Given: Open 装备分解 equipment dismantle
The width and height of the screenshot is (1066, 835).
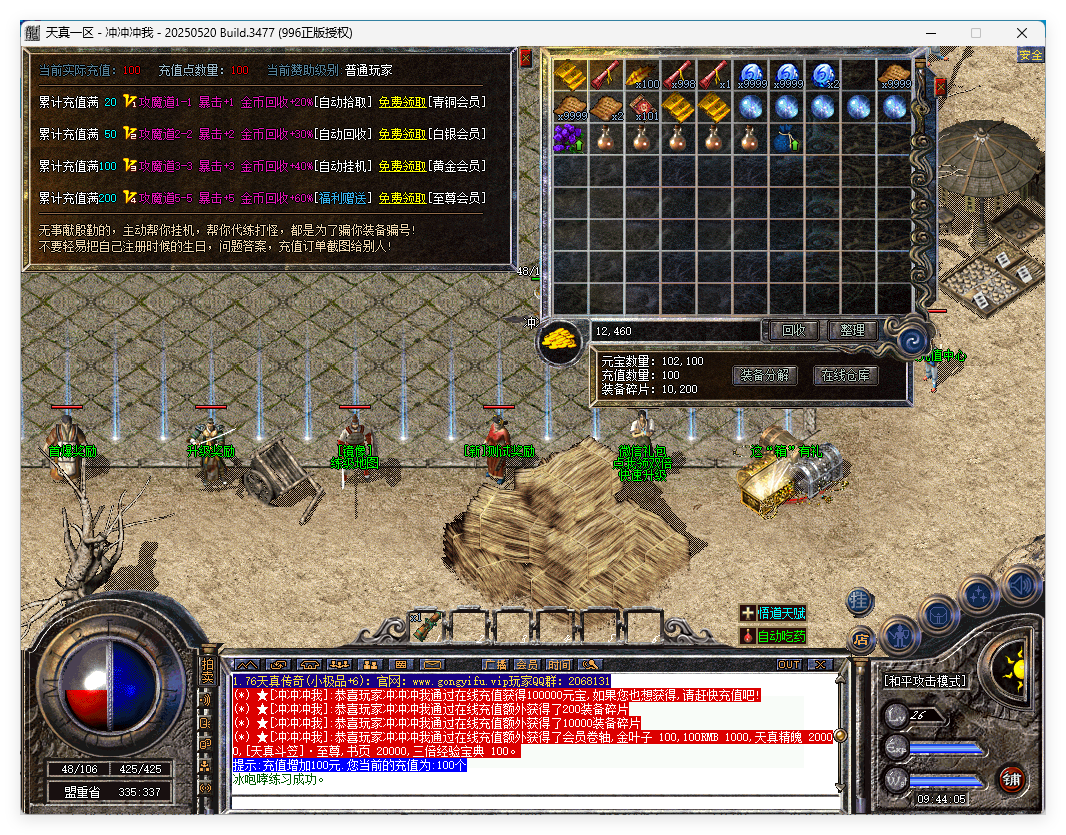Looking at the screenshot, I should [765, 376].
